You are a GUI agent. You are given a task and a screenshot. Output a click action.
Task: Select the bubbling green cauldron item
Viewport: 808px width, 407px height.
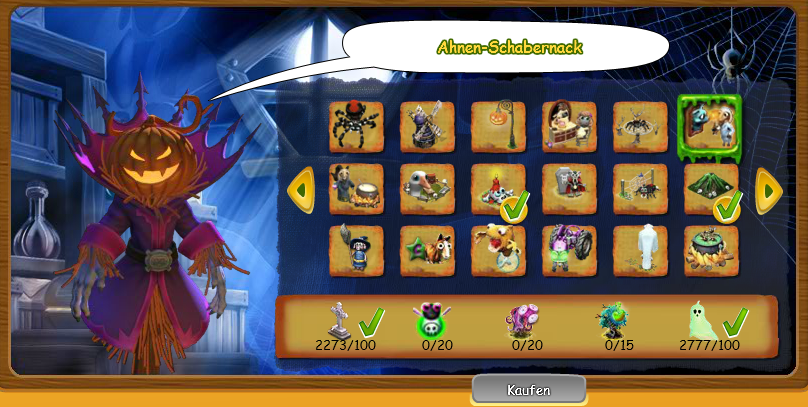coord(711,250)
